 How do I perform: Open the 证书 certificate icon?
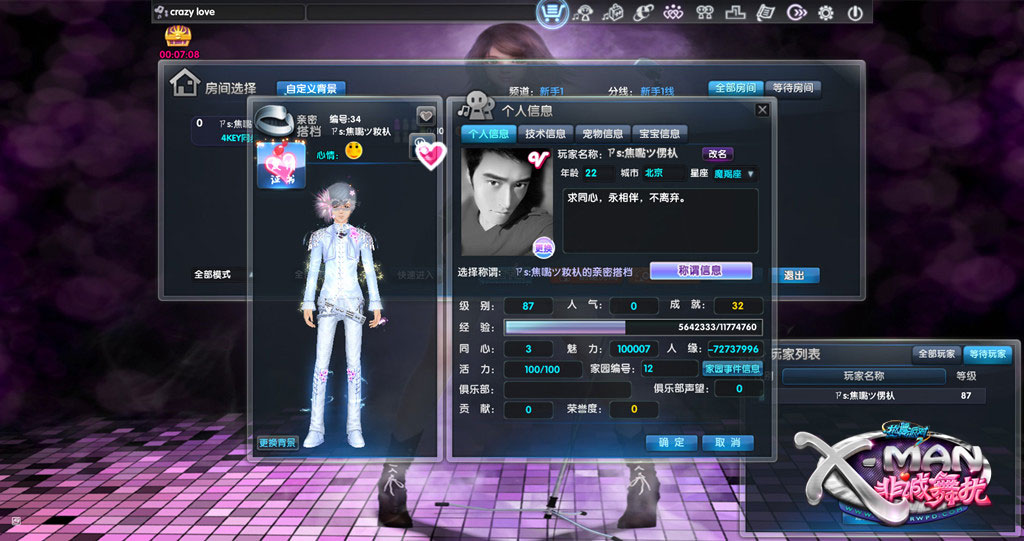point(274,162)
